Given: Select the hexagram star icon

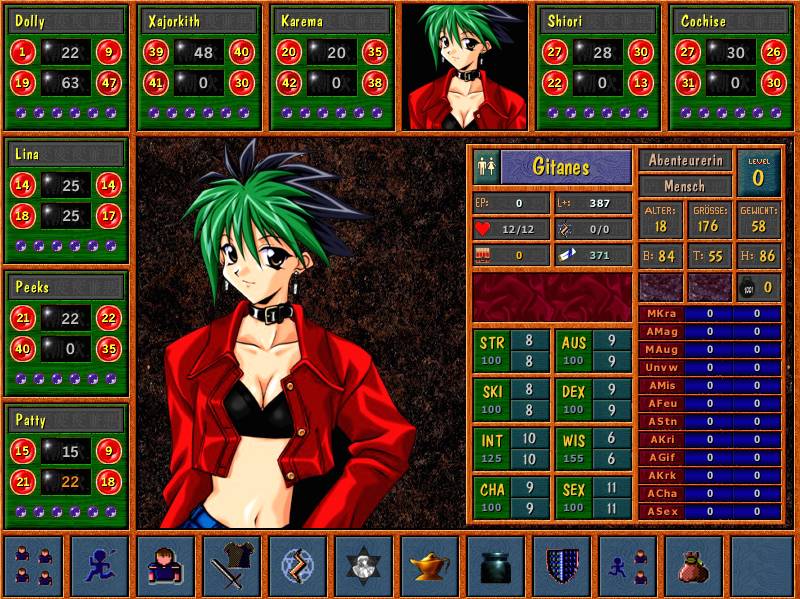Looking at the screenshot, I should (364, 566).
